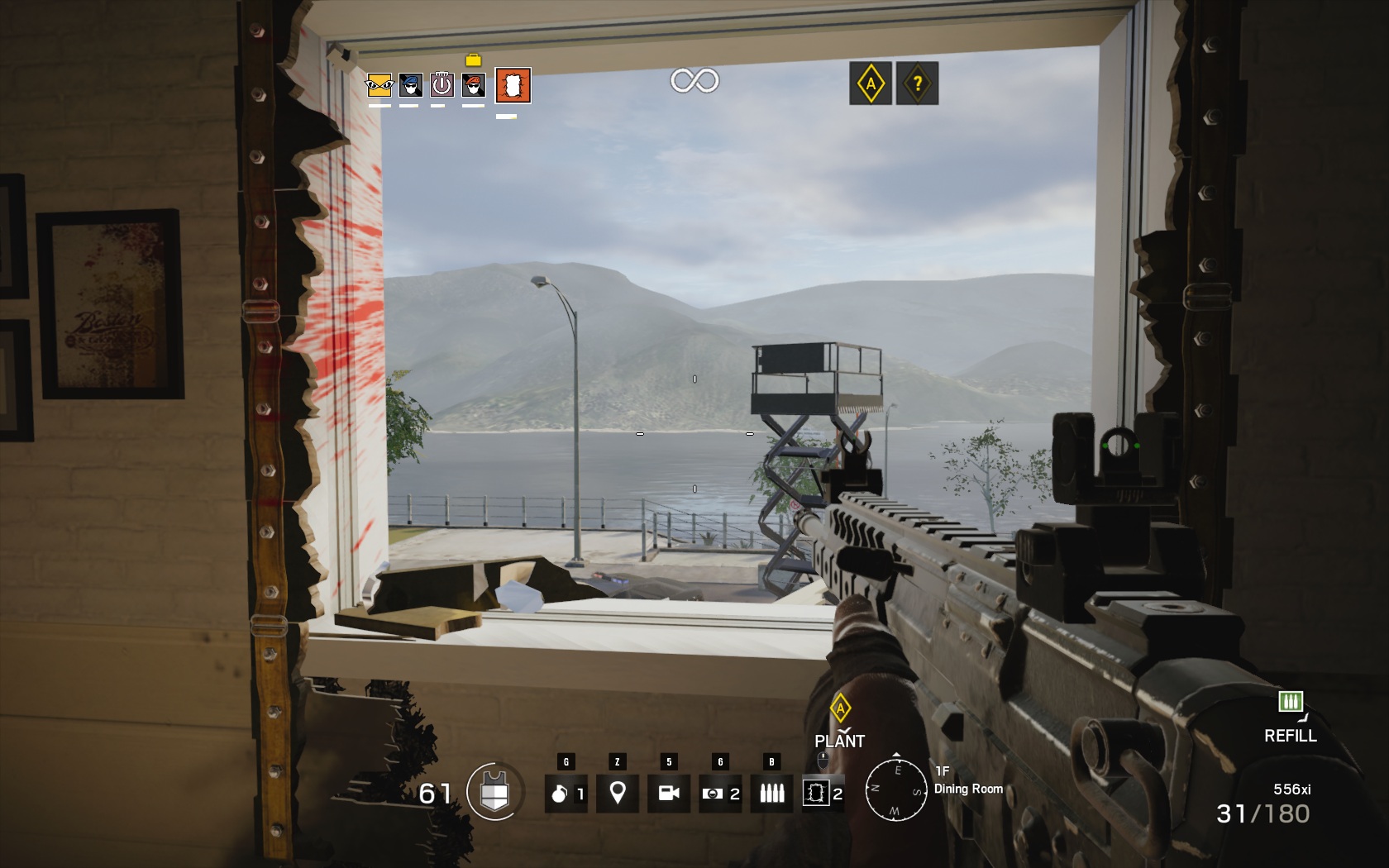Click the armor vest status icon
Image resolution: width=1389 pixels, height=868 pixels.
pos(494,792)
